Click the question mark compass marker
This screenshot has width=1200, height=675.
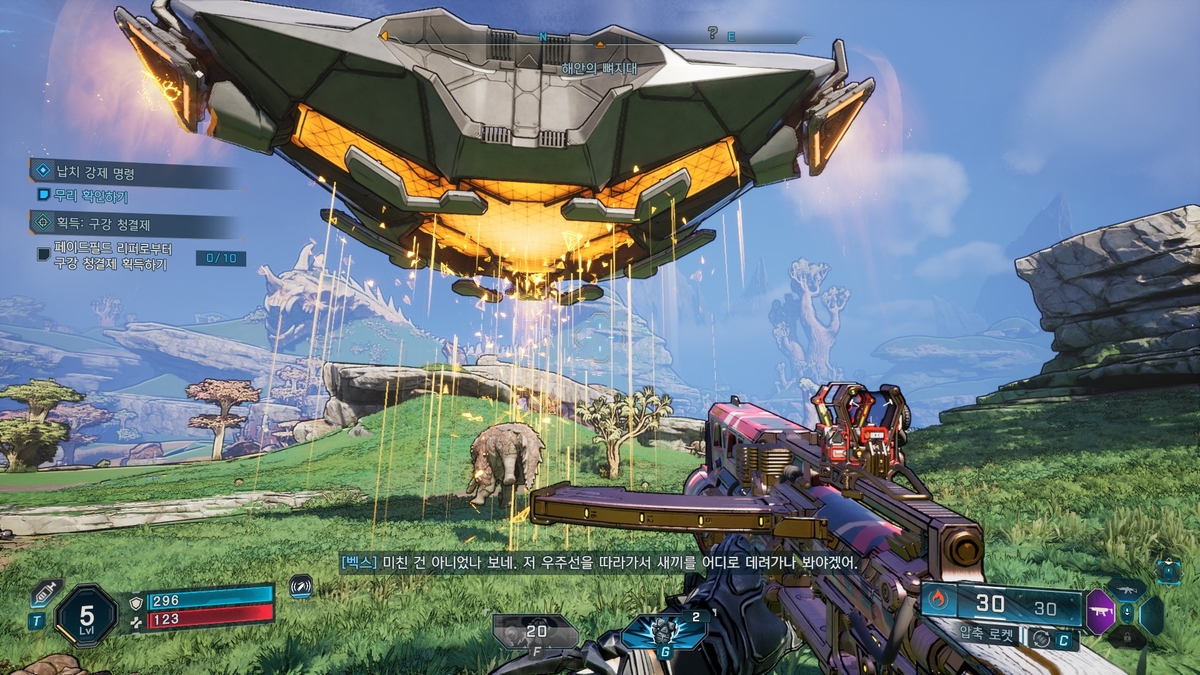(x=712, y=33)
